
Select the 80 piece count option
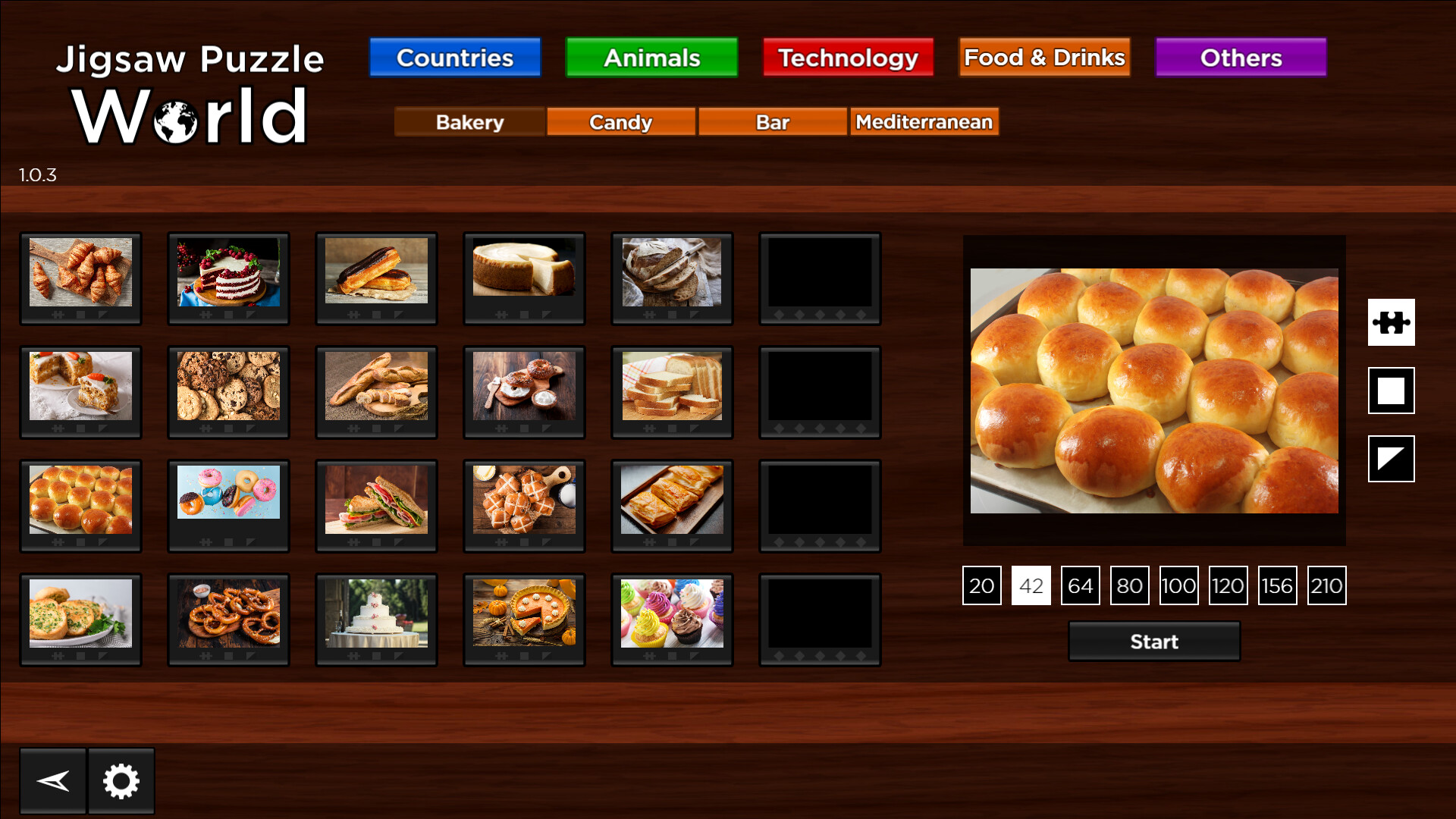click(1129, 585)
